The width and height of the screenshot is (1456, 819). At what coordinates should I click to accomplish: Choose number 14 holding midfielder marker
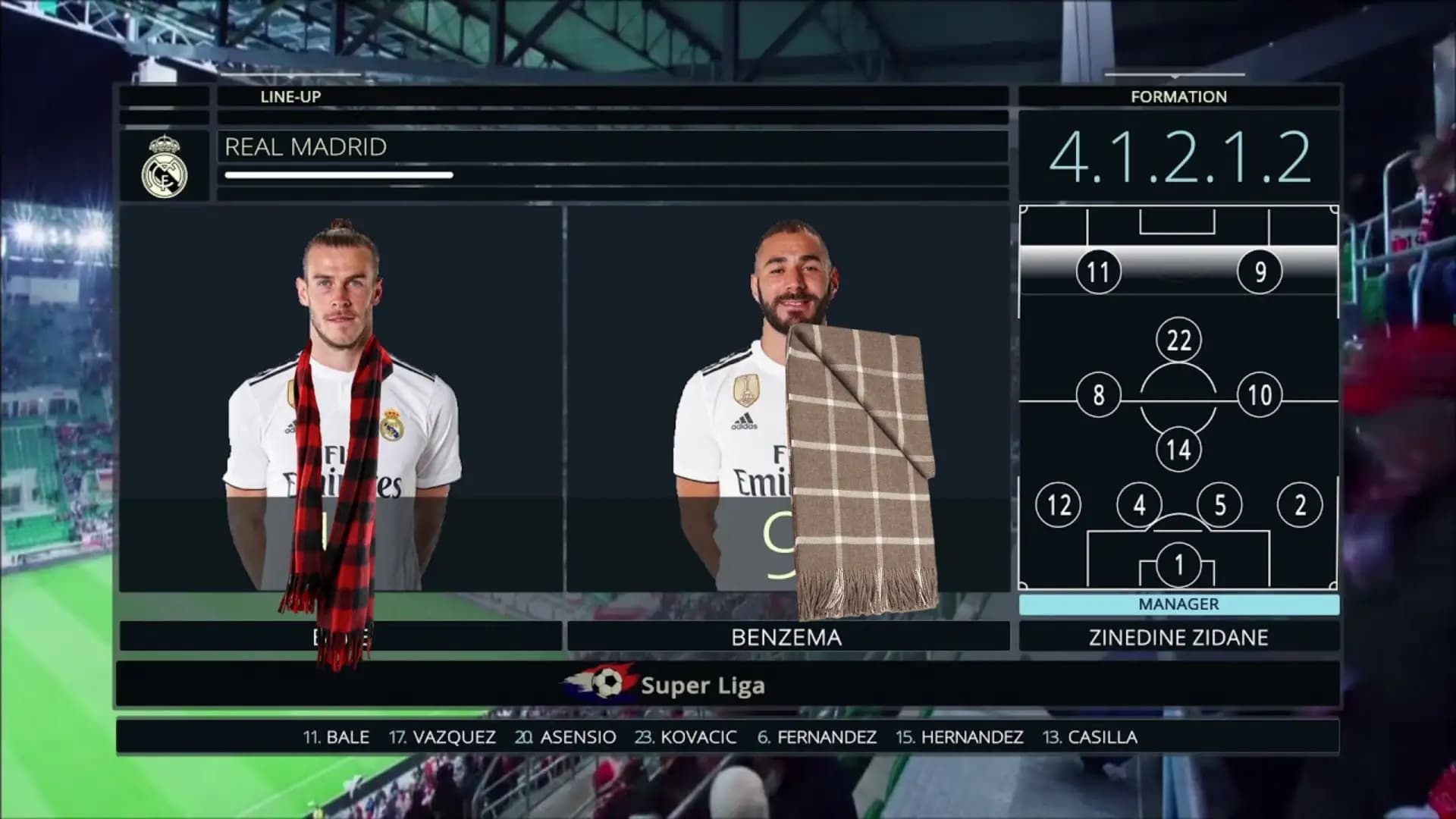coord(1178,449)
